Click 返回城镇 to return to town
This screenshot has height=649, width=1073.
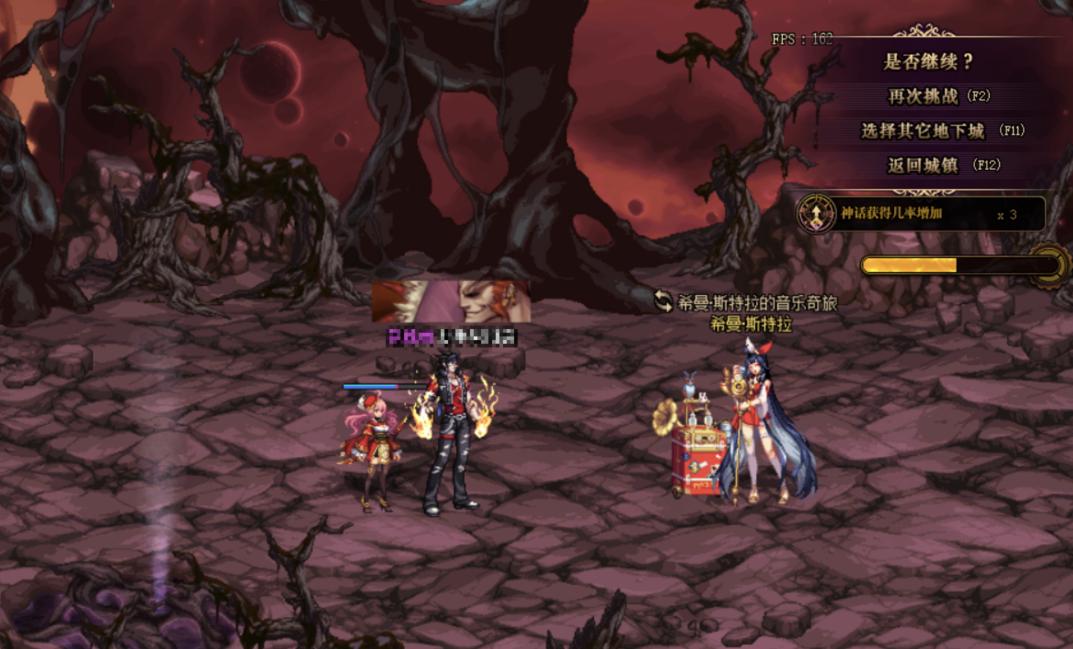click(x=943, y=165)
